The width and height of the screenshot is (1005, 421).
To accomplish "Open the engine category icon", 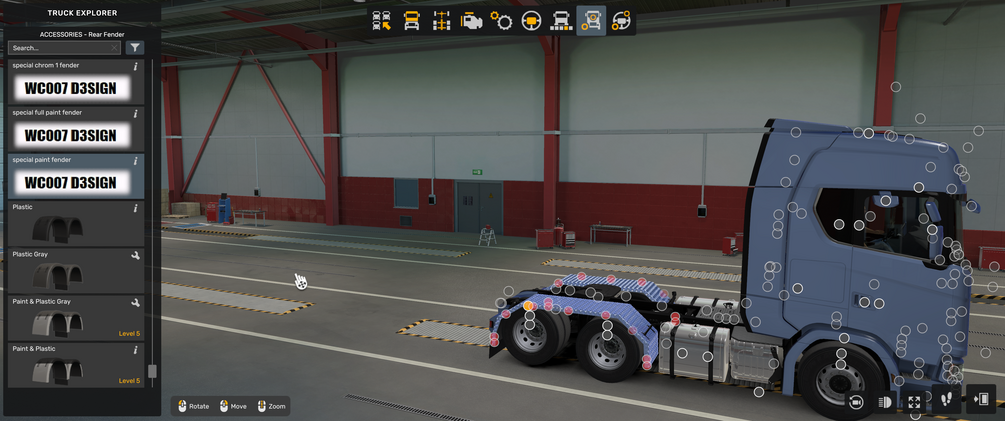I will [x=471, y=21].
